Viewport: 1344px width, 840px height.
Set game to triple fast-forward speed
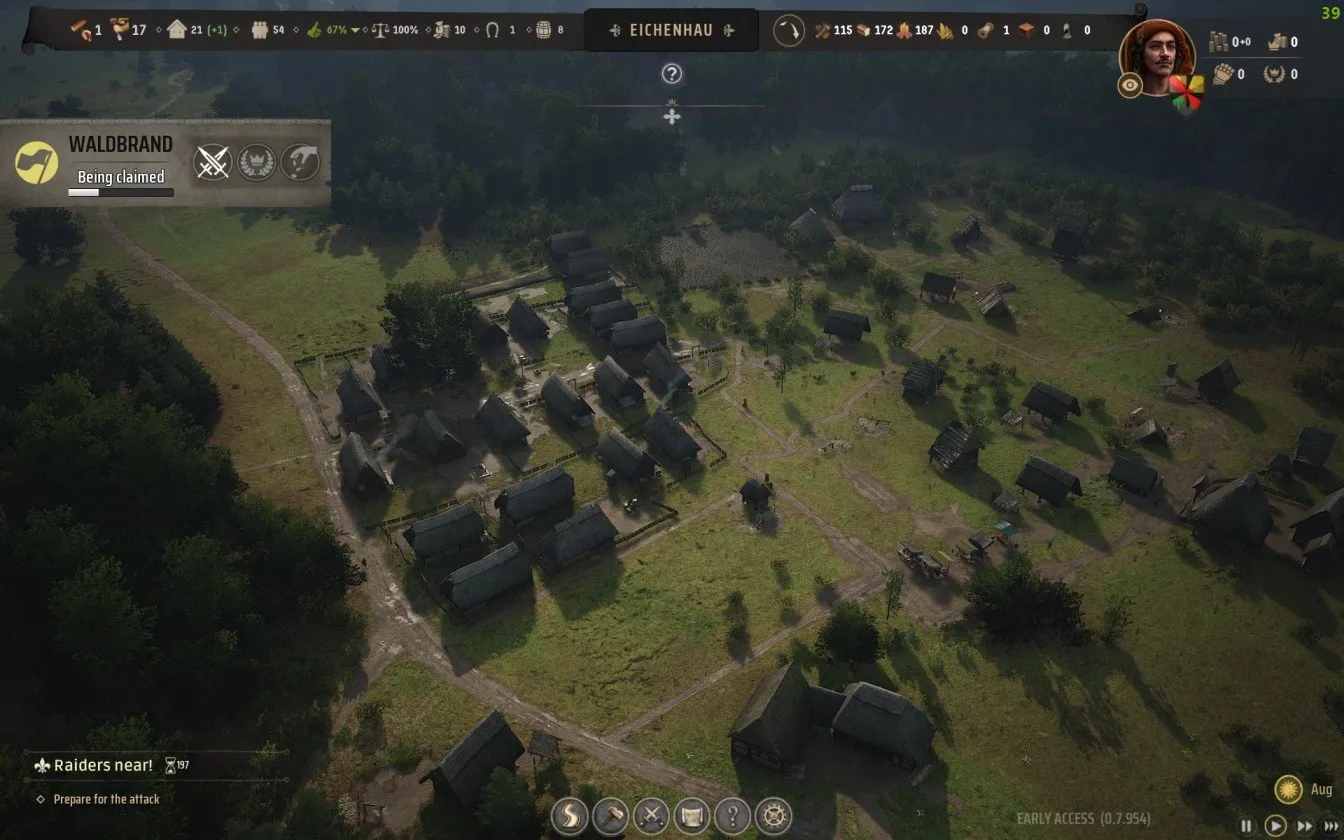point(1329,826)
